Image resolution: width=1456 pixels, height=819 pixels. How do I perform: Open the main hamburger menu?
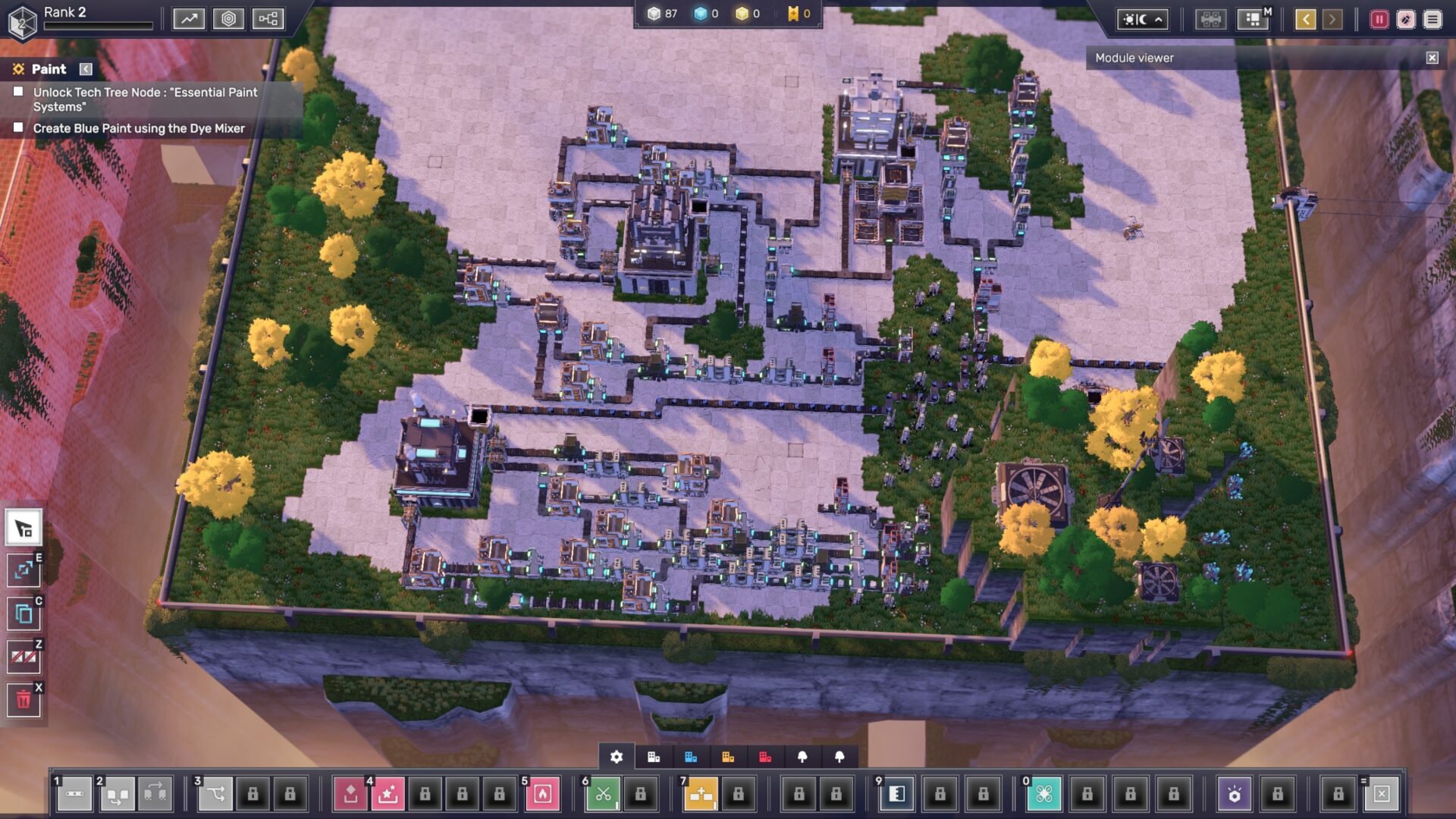pos(1432,20)
